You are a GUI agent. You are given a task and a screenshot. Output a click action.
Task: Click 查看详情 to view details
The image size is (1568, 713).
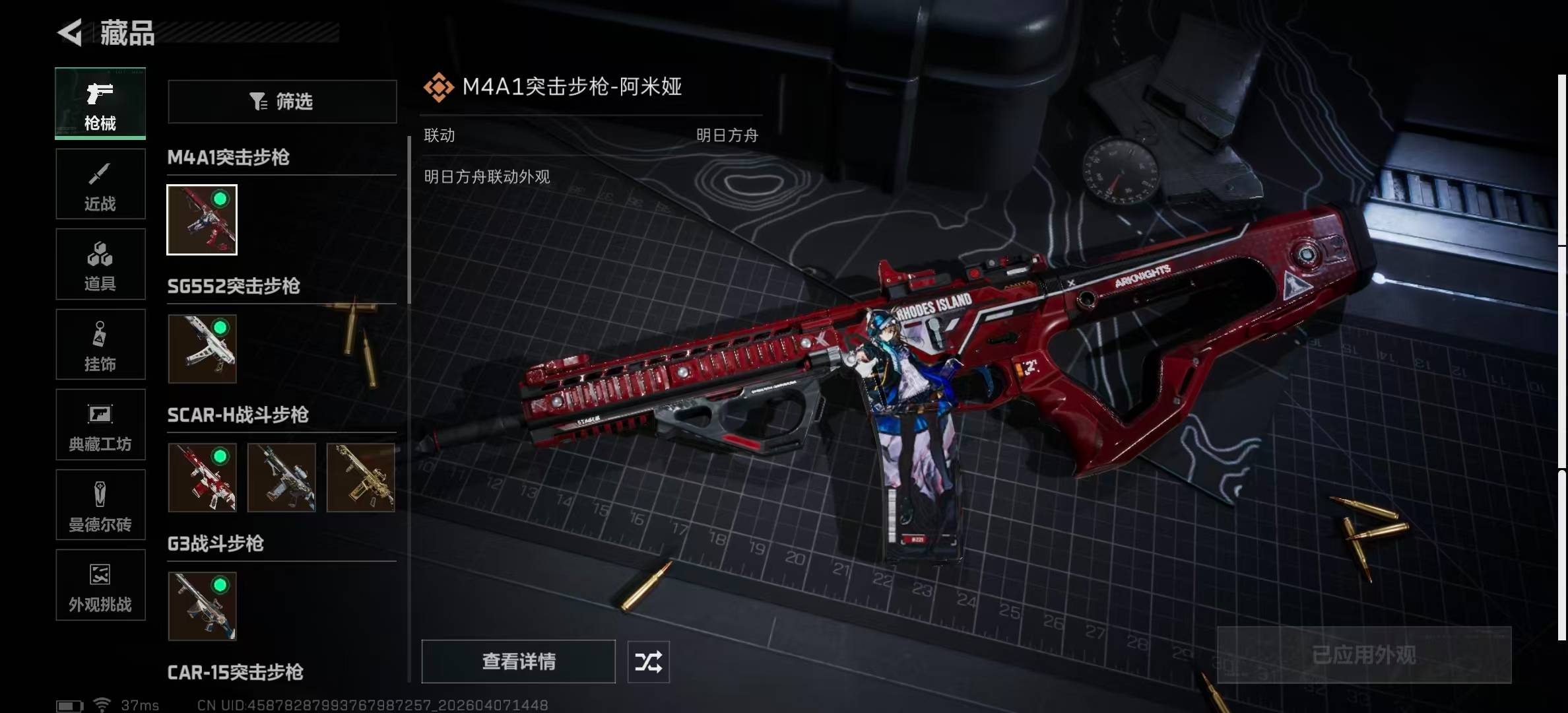519,662
